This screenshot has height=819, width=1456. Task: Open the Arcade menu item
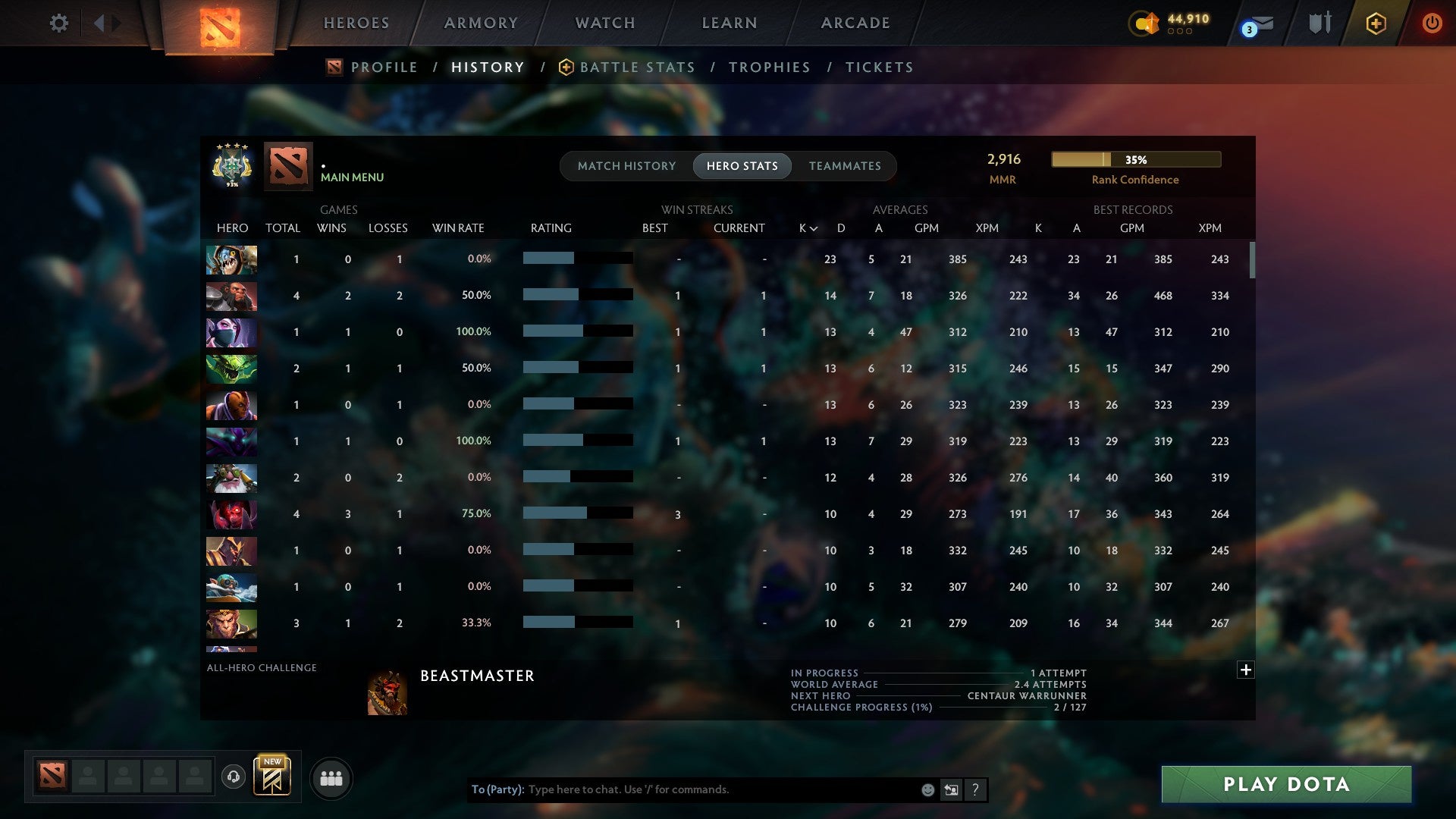tap(855, 23)
